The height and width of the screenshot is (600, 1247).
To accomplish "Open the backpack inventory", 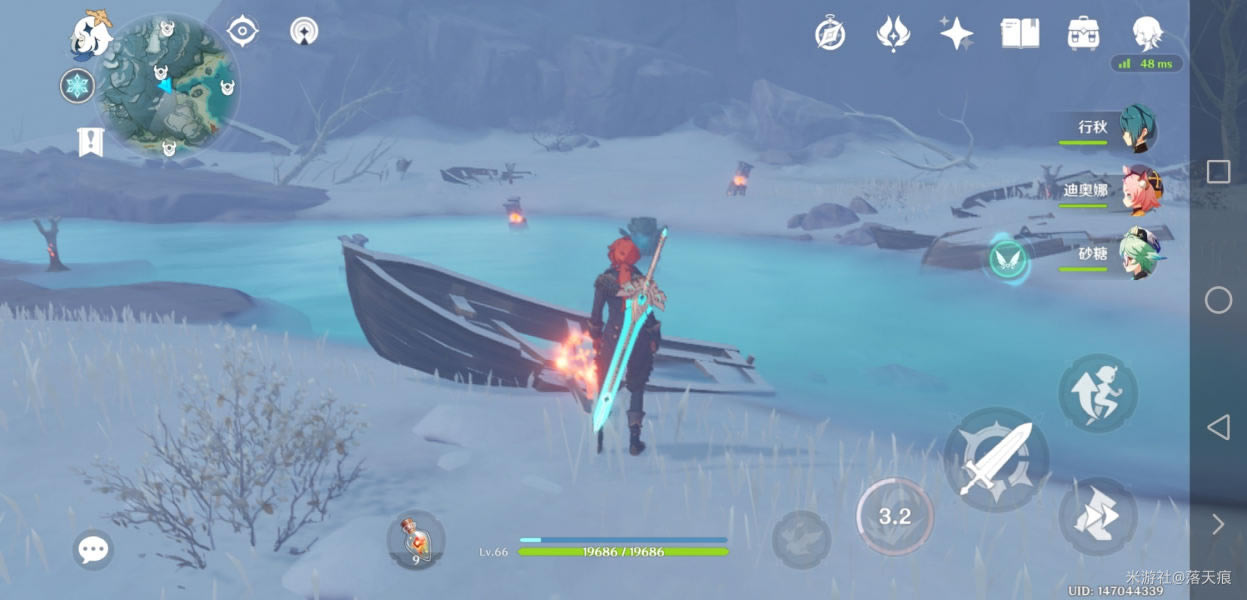I will point(1083,34).
